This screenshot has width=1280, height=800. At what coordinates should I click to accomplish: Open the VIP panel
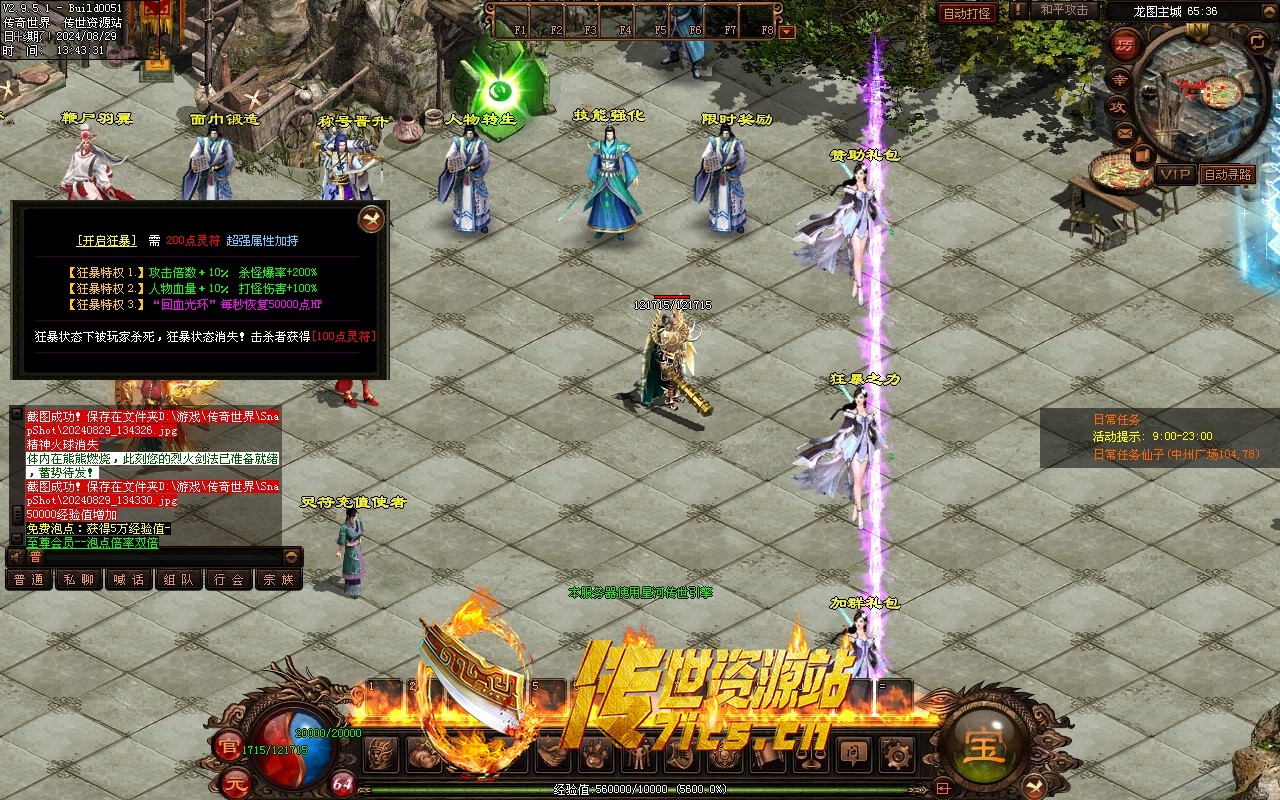1175,174
